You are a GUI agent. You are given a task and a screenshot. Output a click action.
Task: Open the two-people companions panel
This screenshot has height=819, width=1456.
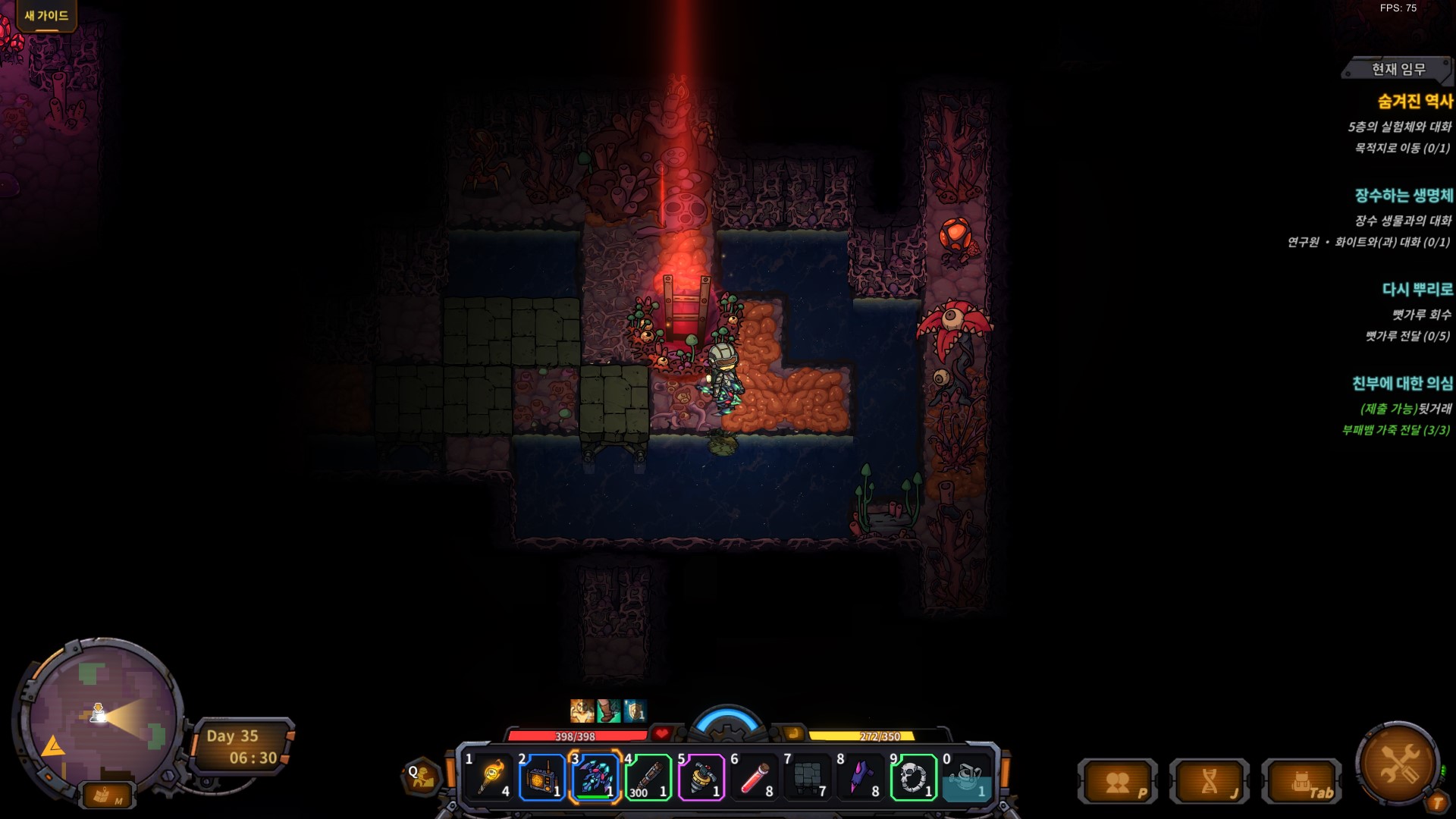[x=1118, y=782]
